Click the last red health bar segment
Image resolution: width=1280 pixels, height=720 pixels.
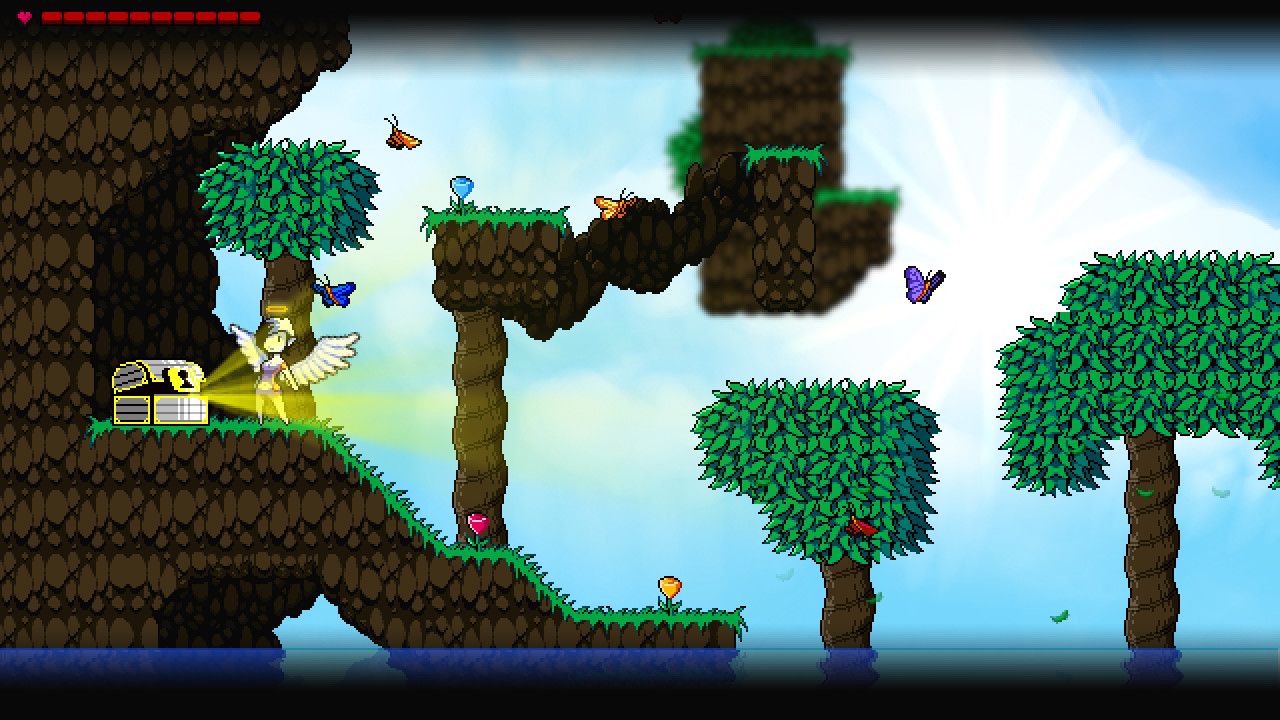[246, 17]
